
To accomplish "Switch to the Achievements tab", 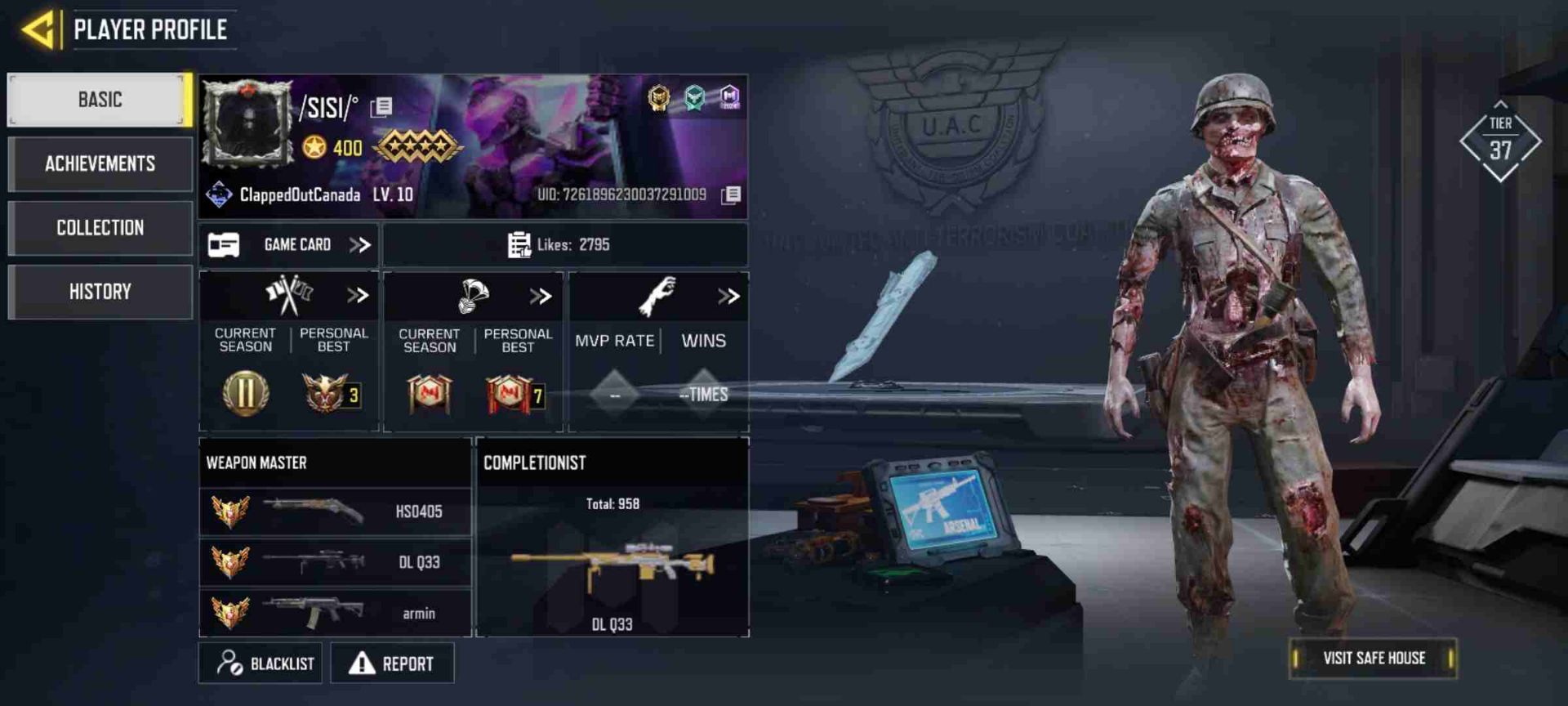I will pos(100,163).
